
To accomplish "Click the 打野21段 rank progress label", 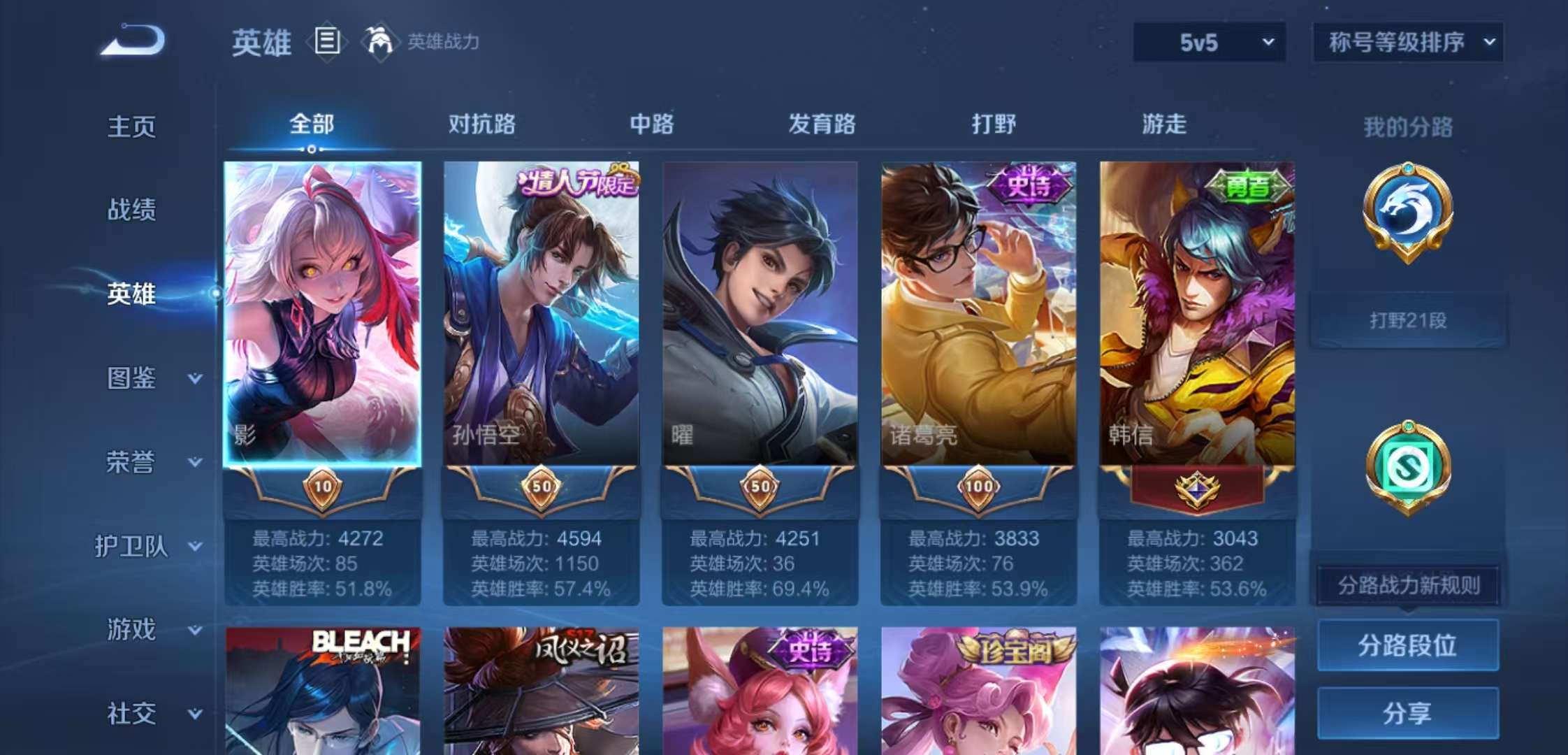I will point(1408,320).
